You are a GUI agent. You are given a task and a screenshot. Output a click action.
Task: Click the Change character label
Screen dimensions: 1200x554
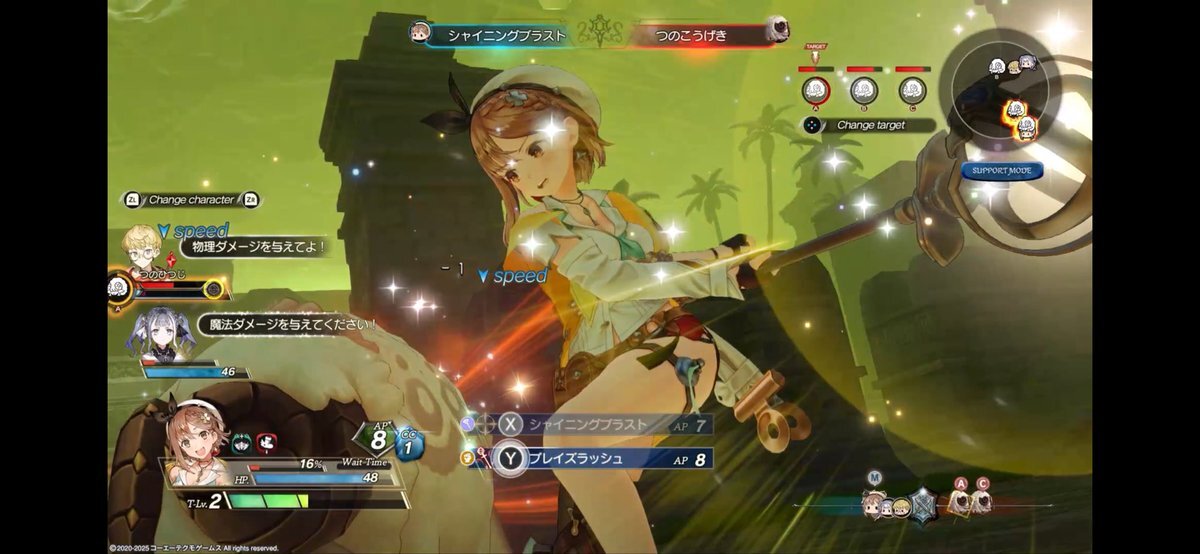(x=190, y=200)
